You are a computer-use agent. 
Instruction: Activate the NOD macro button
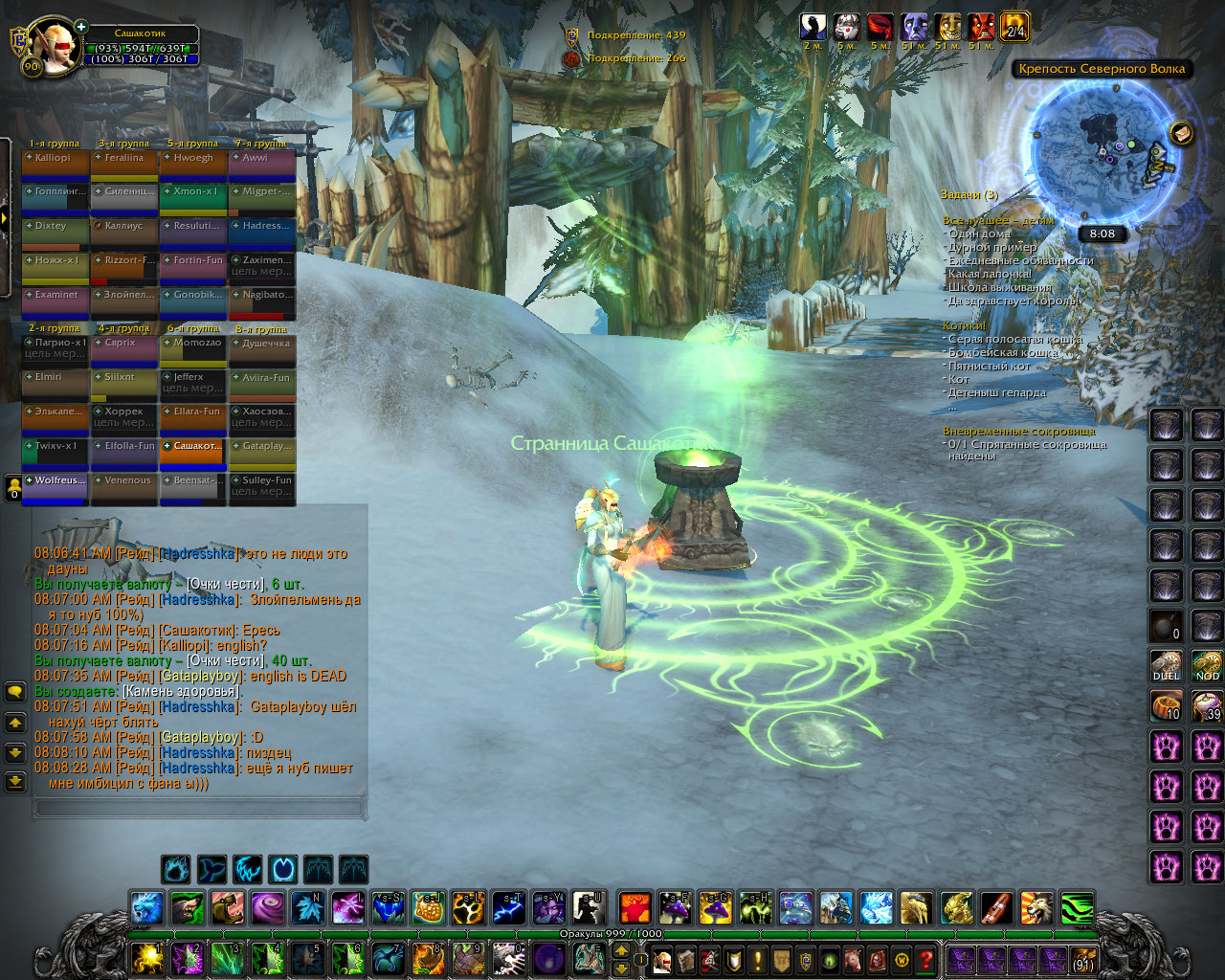click(x=1207, y=665)
